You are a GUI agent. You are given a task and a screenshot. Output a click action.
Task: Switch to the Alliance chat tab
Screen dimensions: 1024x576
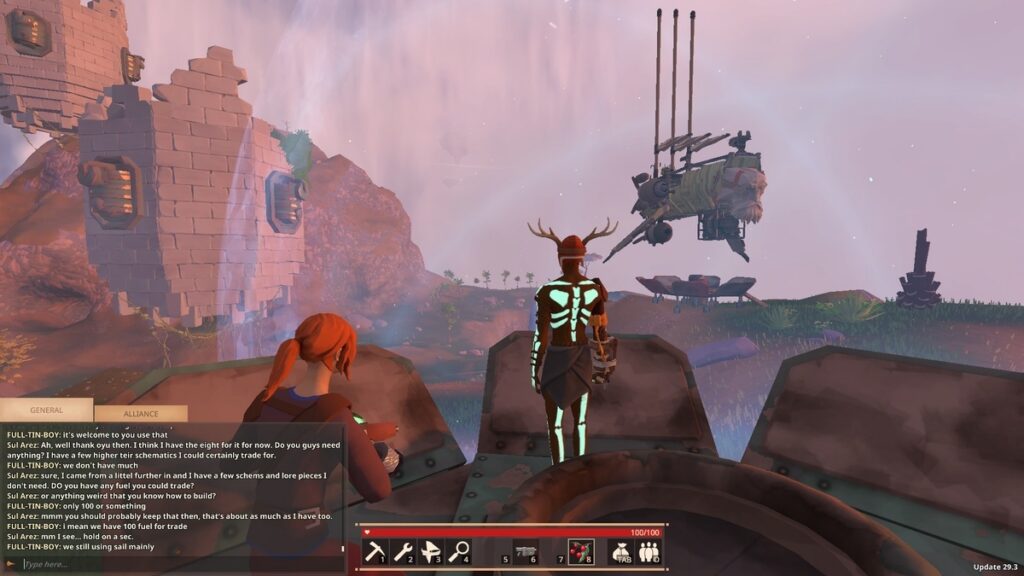pos(140,413)
